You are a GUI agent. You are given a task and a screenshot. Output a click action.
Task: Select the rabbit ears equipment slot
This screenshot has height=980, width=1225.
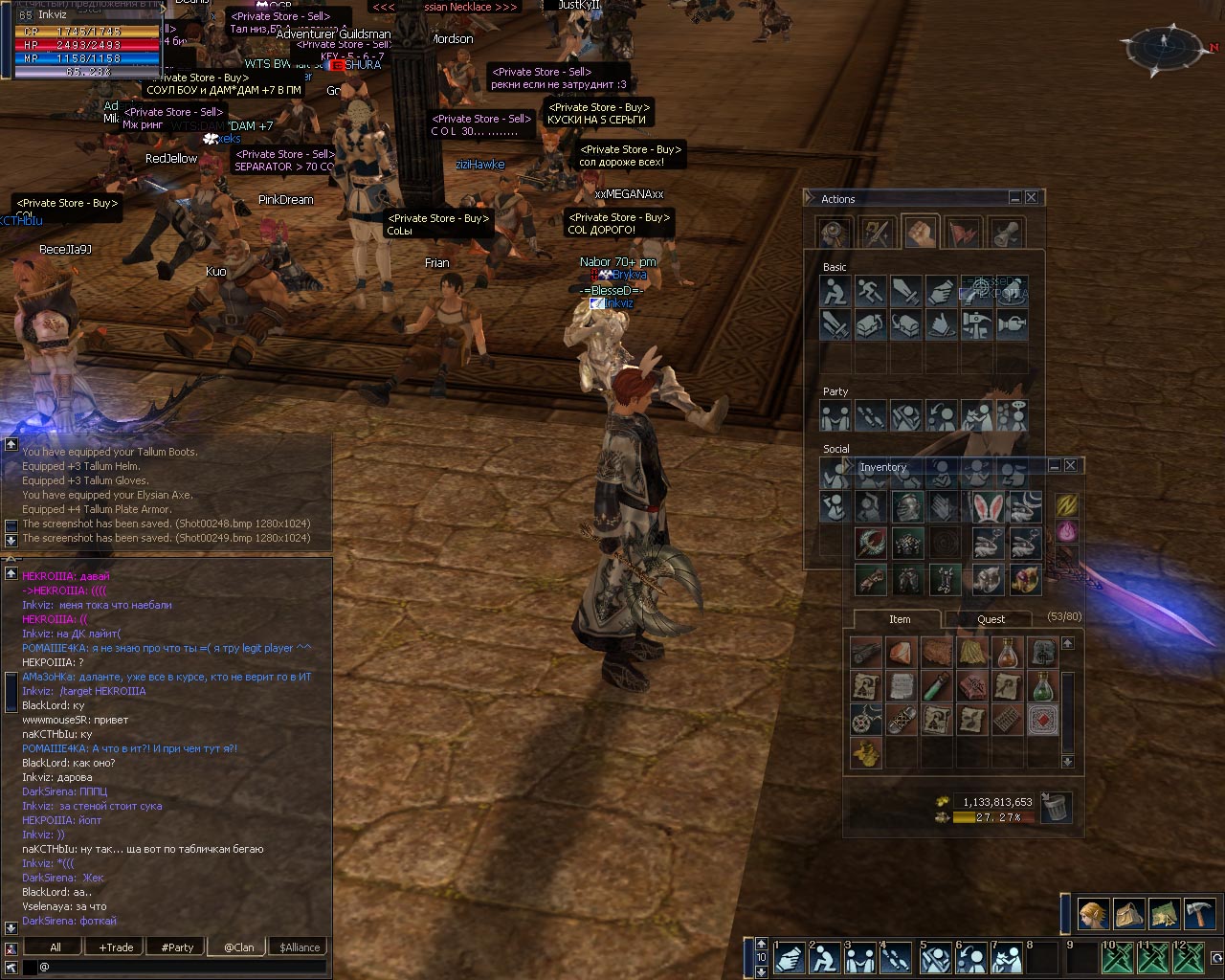(x=987, y=506)
